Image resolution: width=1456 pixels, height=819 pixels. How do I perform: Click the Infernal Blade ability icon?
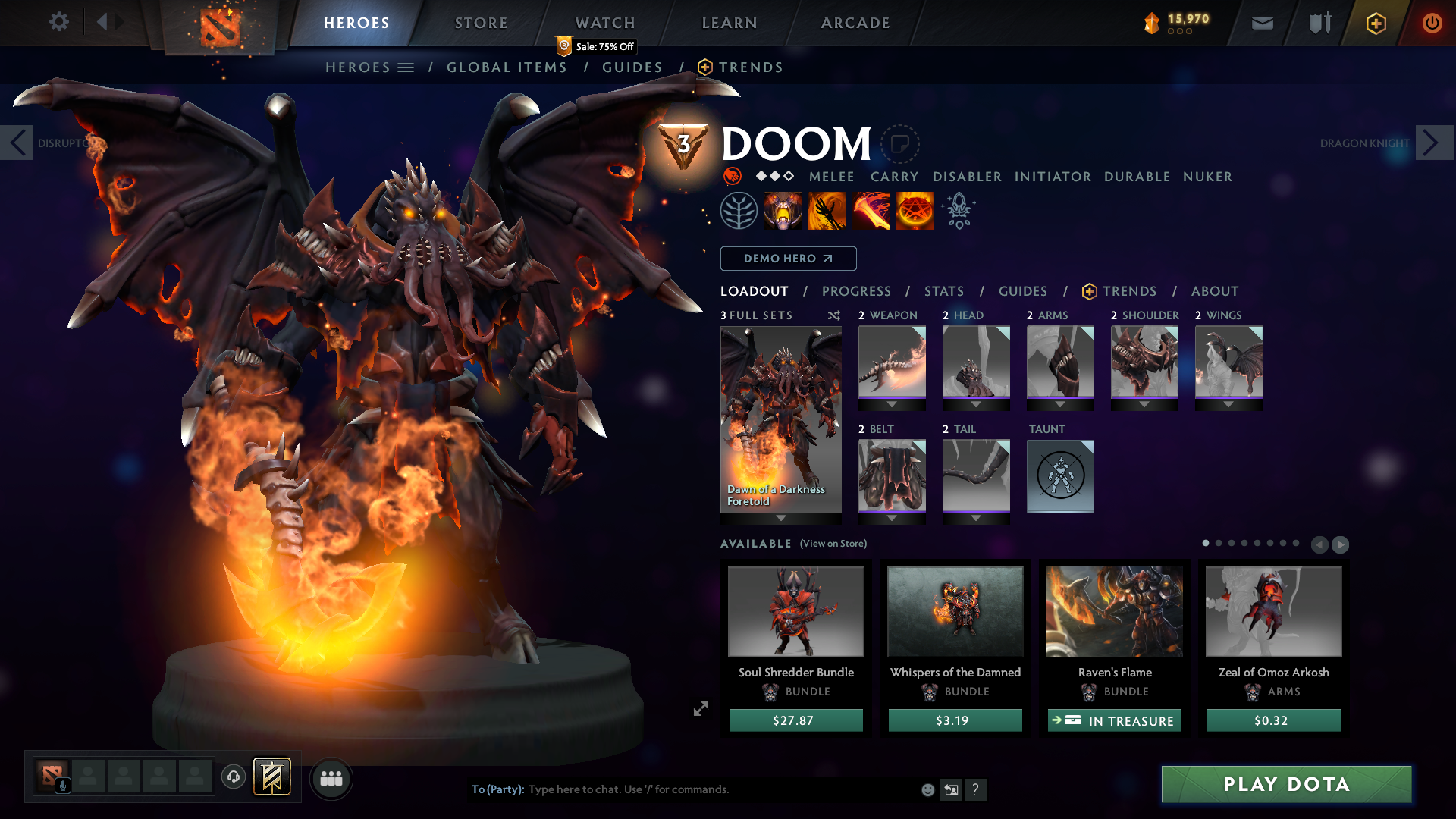pos(871,210)
